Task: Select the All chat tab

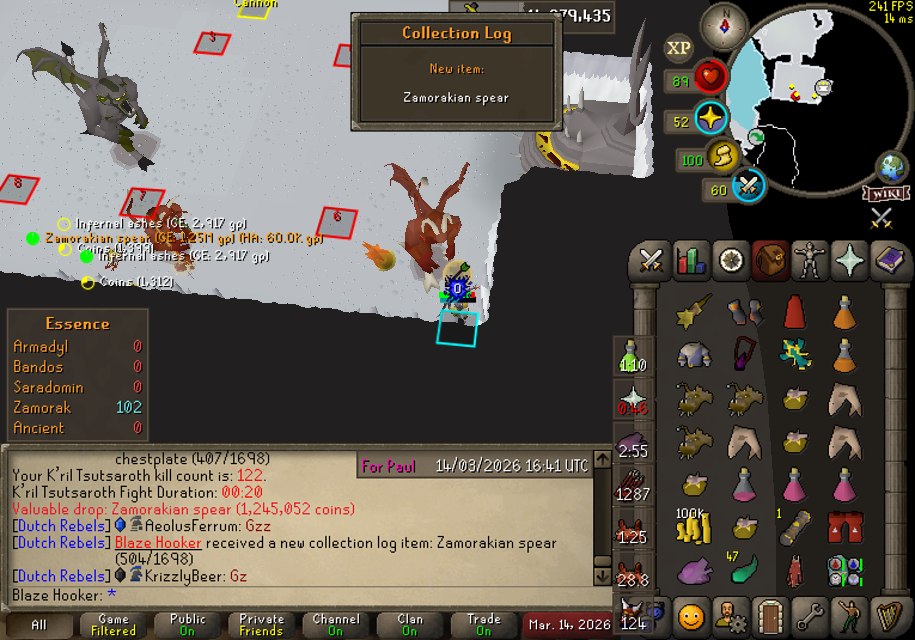Action: tap(39, 625)
